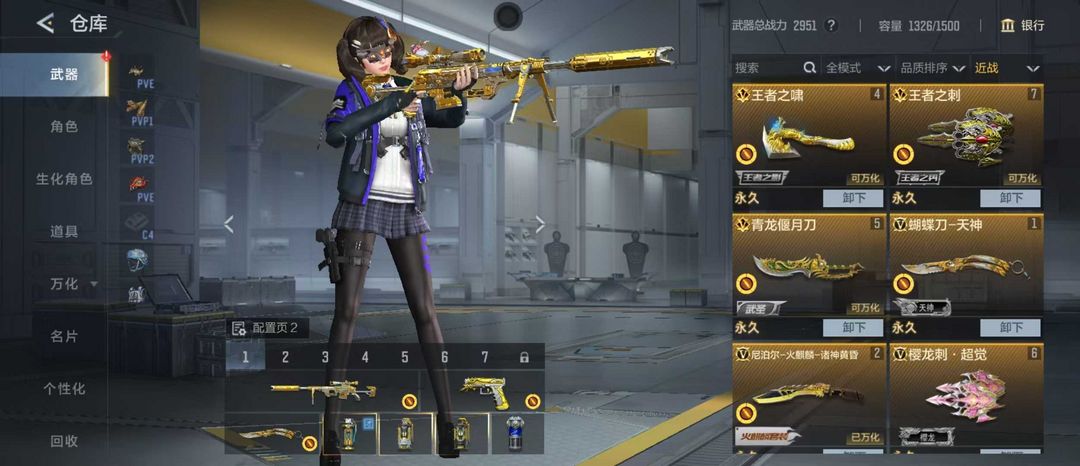Open the 生化角色 category
The width and height of the screenshot is (1080, 466).
pyautogui.click(x=64, y=179)
